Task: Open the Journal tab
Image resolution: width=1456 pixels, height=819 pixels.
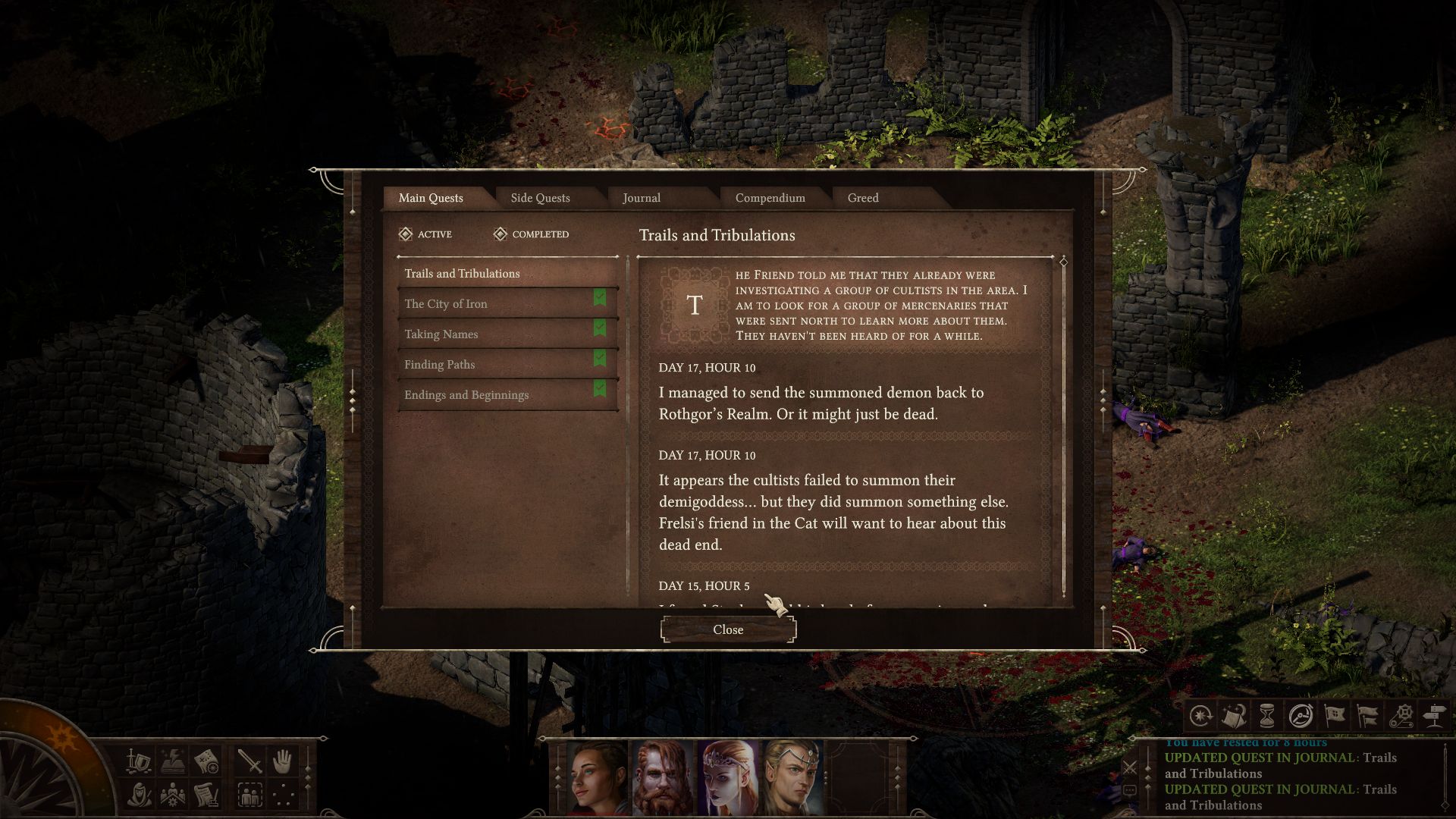Action: tap(642, 198)
